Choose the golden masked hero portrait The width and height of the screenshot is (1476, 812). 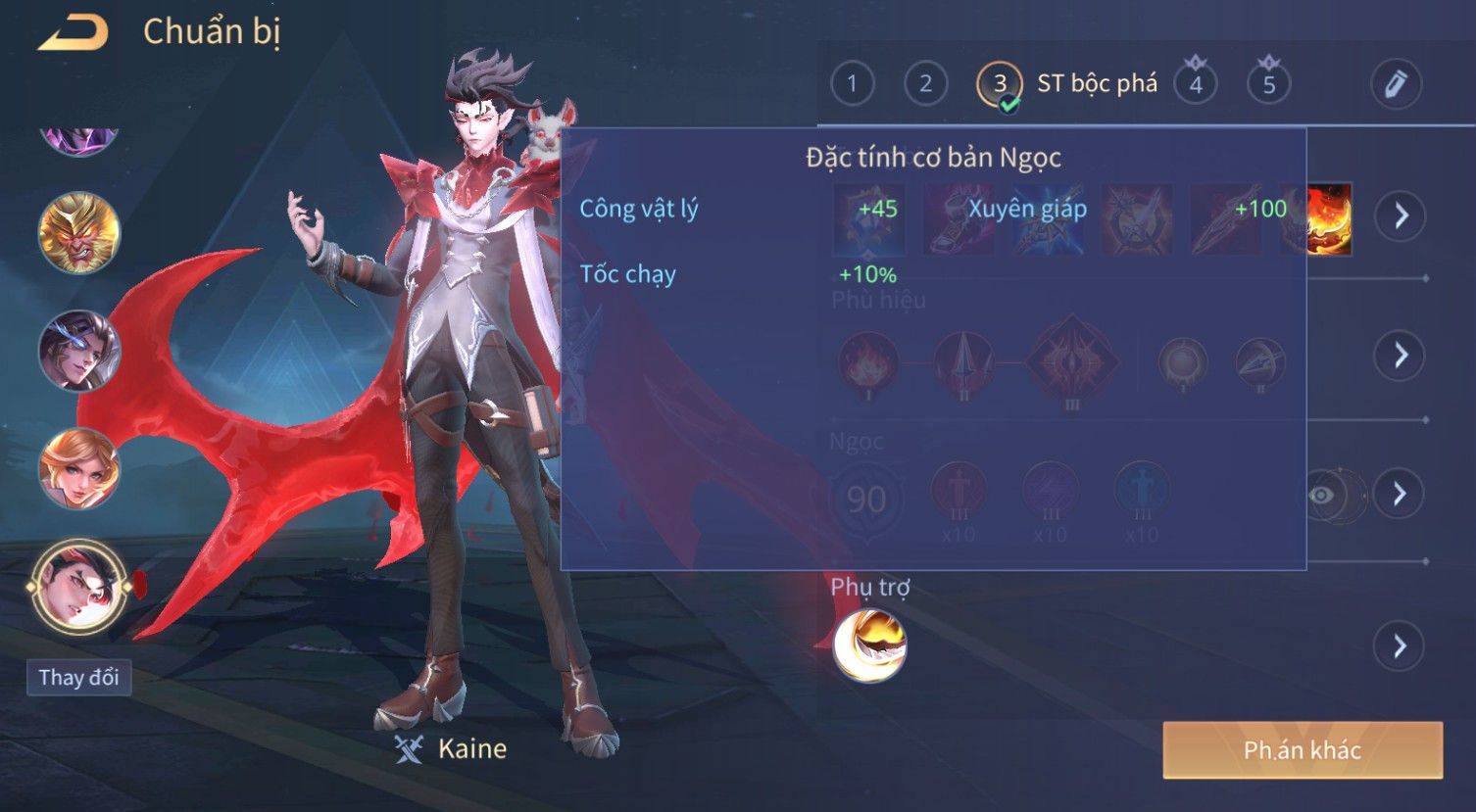78,233
